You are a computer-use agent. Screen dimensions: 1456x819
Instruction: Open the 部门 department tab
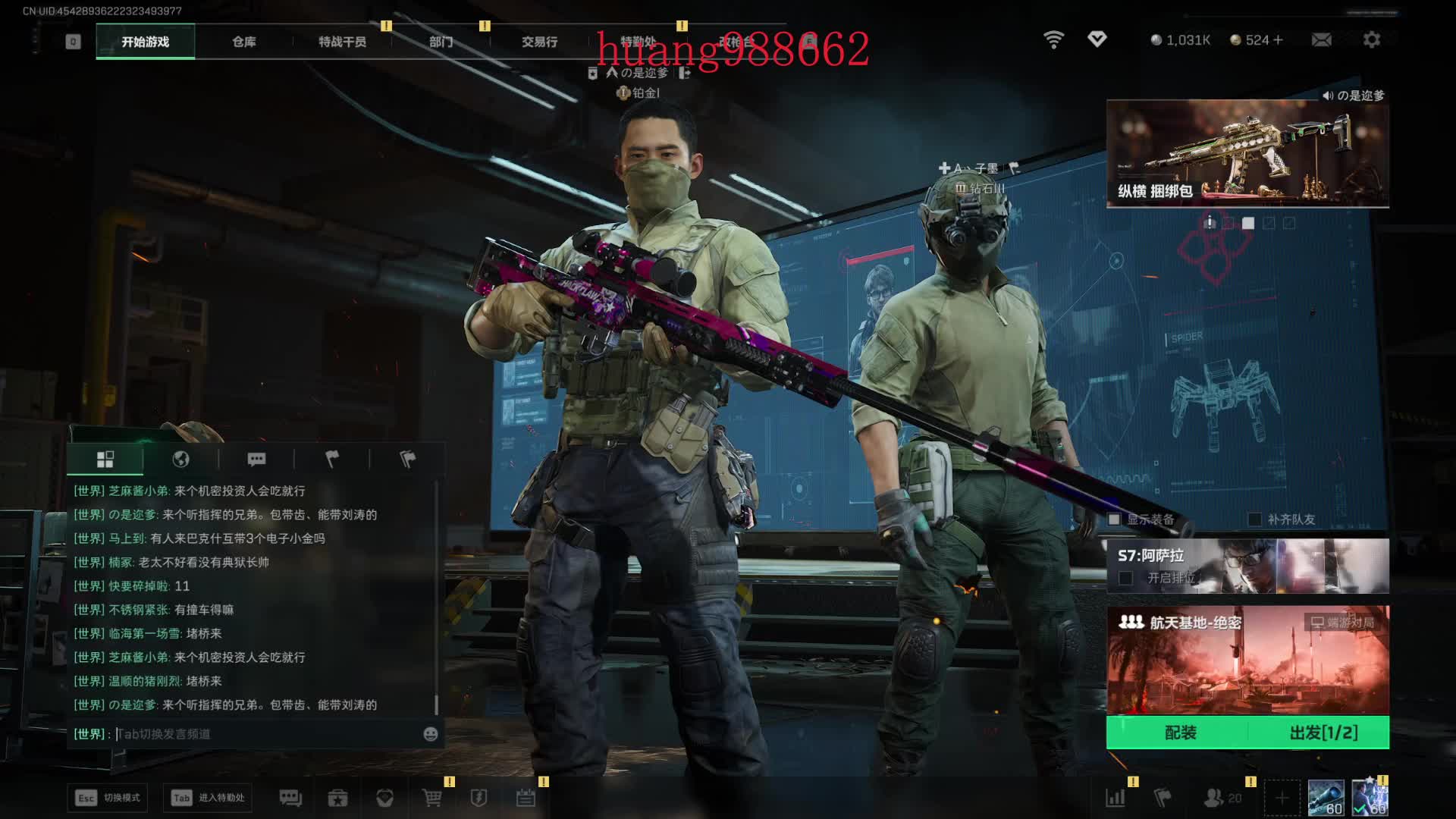tap(441, 42)
